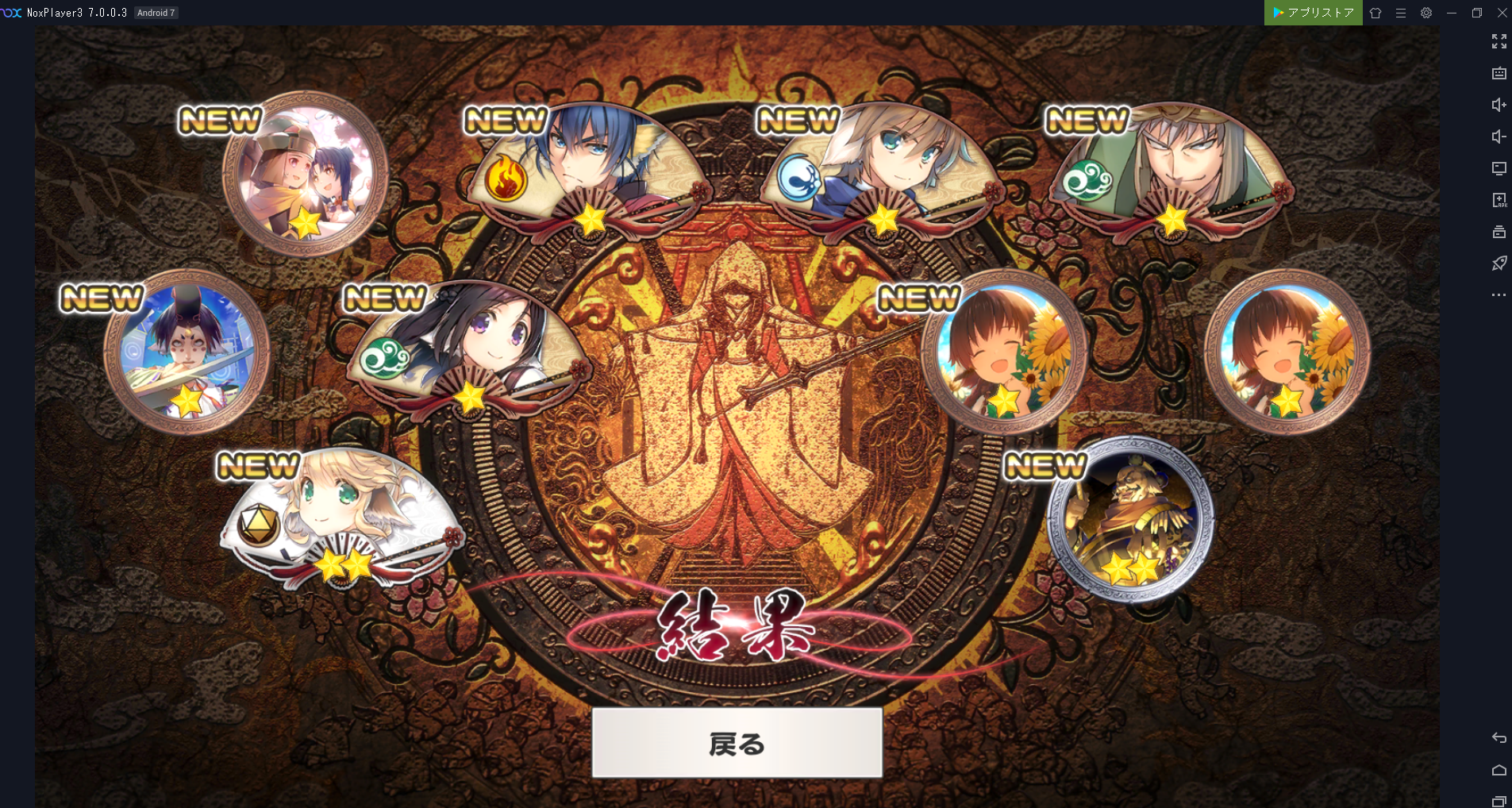1512x808 pixels.
Task: Open the pink circular card with two characters
Action: (305, 174)
